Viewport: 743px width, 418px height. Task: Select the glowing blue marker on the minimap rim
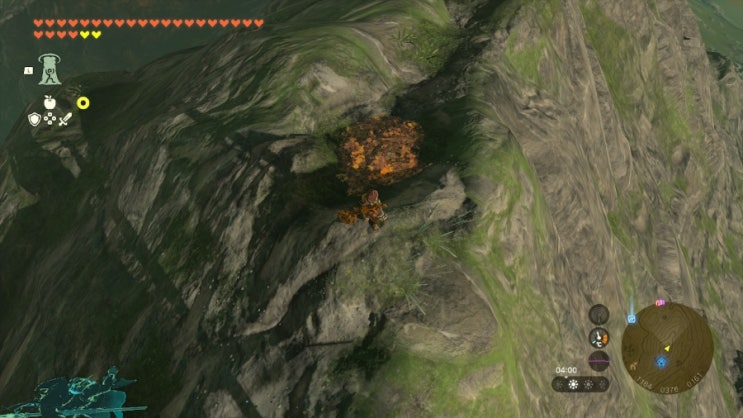[x=632, y=319]
